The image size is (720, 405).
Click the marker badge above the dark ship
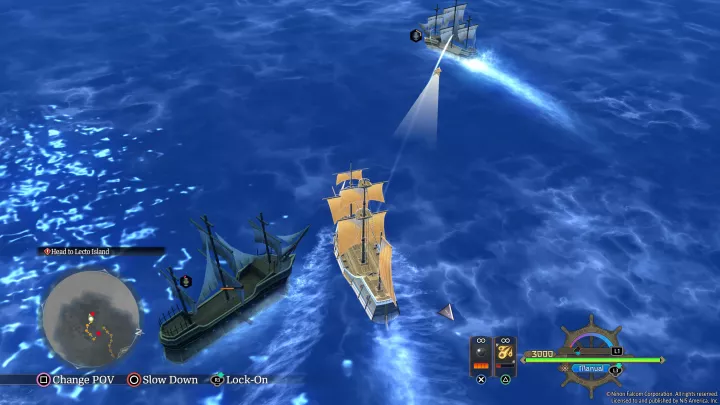(x=185, y=281)
